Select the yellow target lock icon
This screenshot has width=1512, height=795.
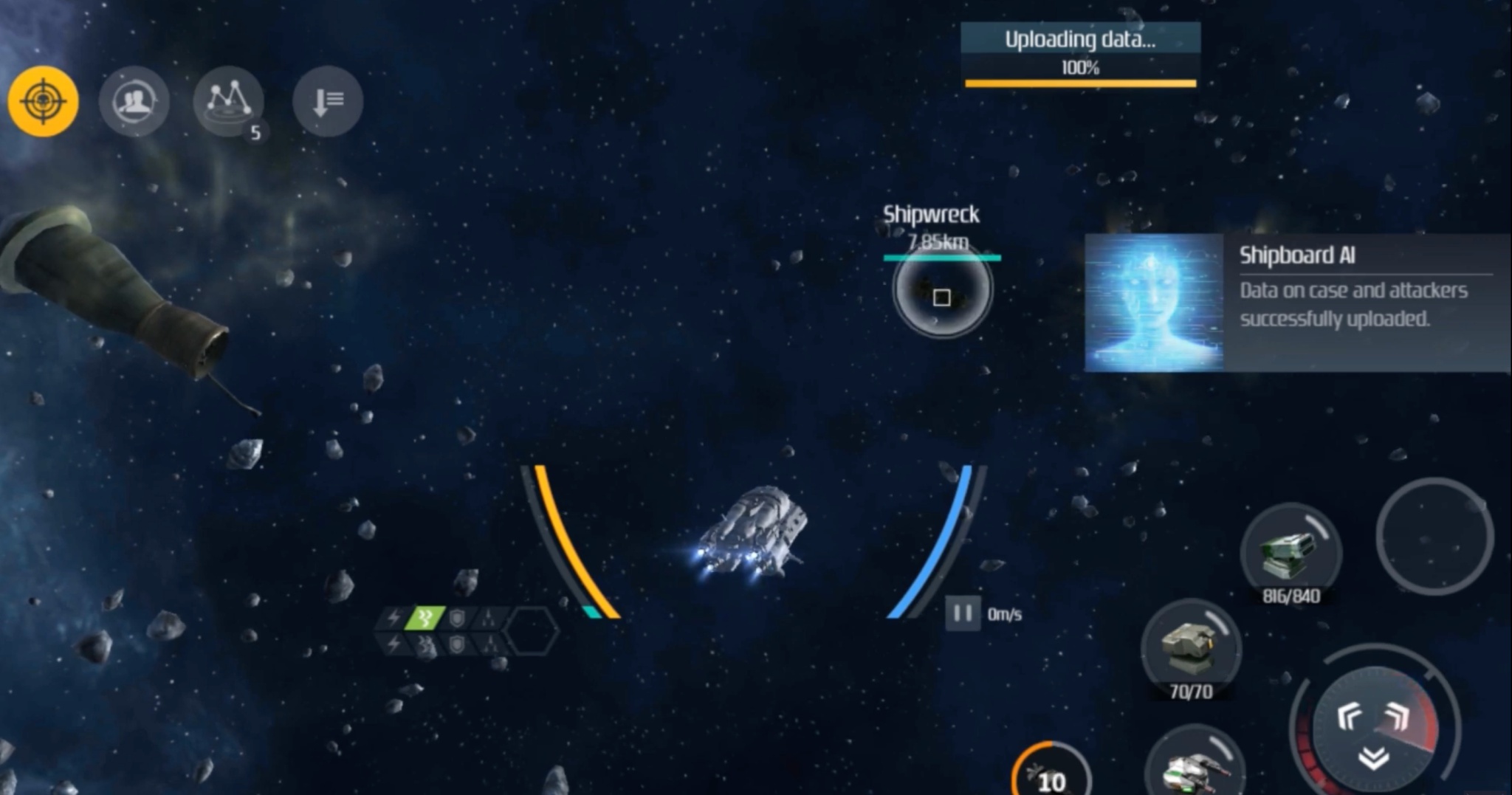(44, 103)
